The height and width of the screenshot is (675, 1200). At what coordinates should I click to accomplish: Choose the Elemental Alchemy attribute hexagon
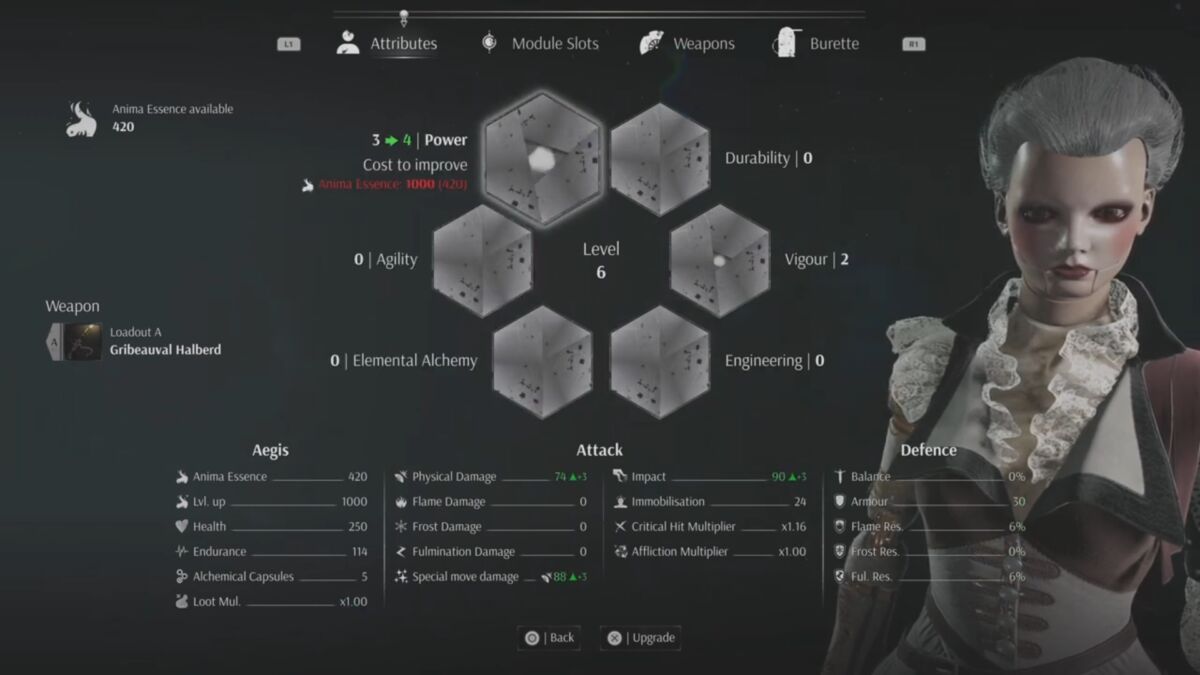542,361
